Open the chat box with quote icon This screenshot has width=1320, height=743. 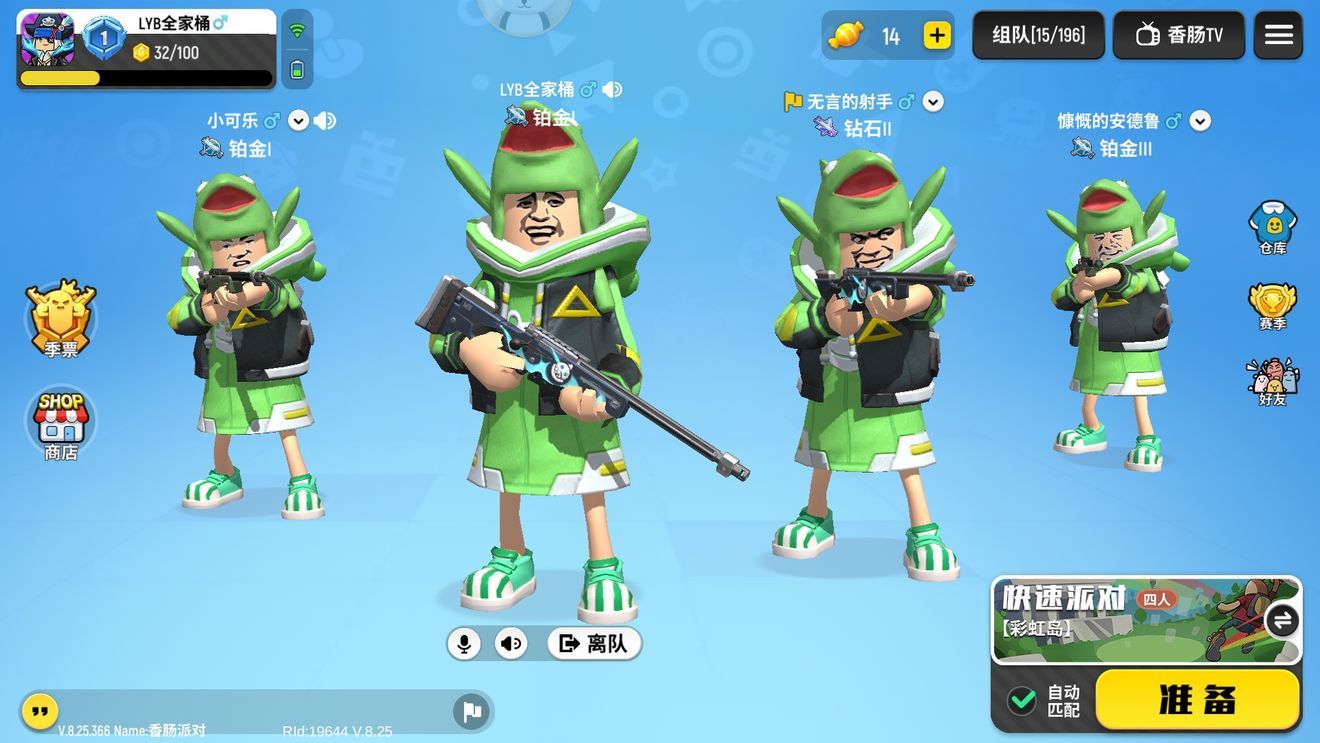click(39, 711)
